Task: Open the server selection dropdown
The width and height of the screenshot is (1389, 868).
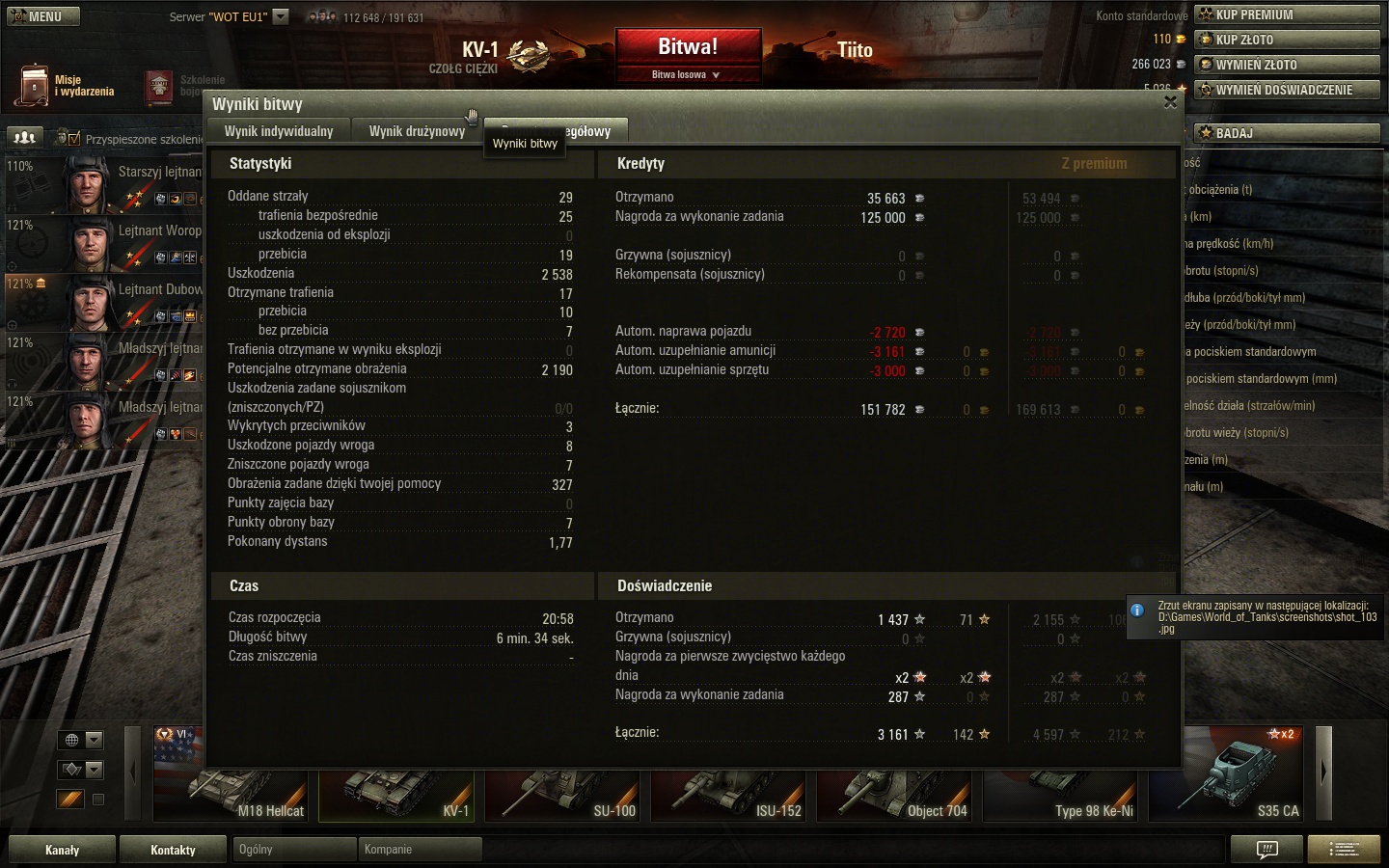Action: pos(280,16)
